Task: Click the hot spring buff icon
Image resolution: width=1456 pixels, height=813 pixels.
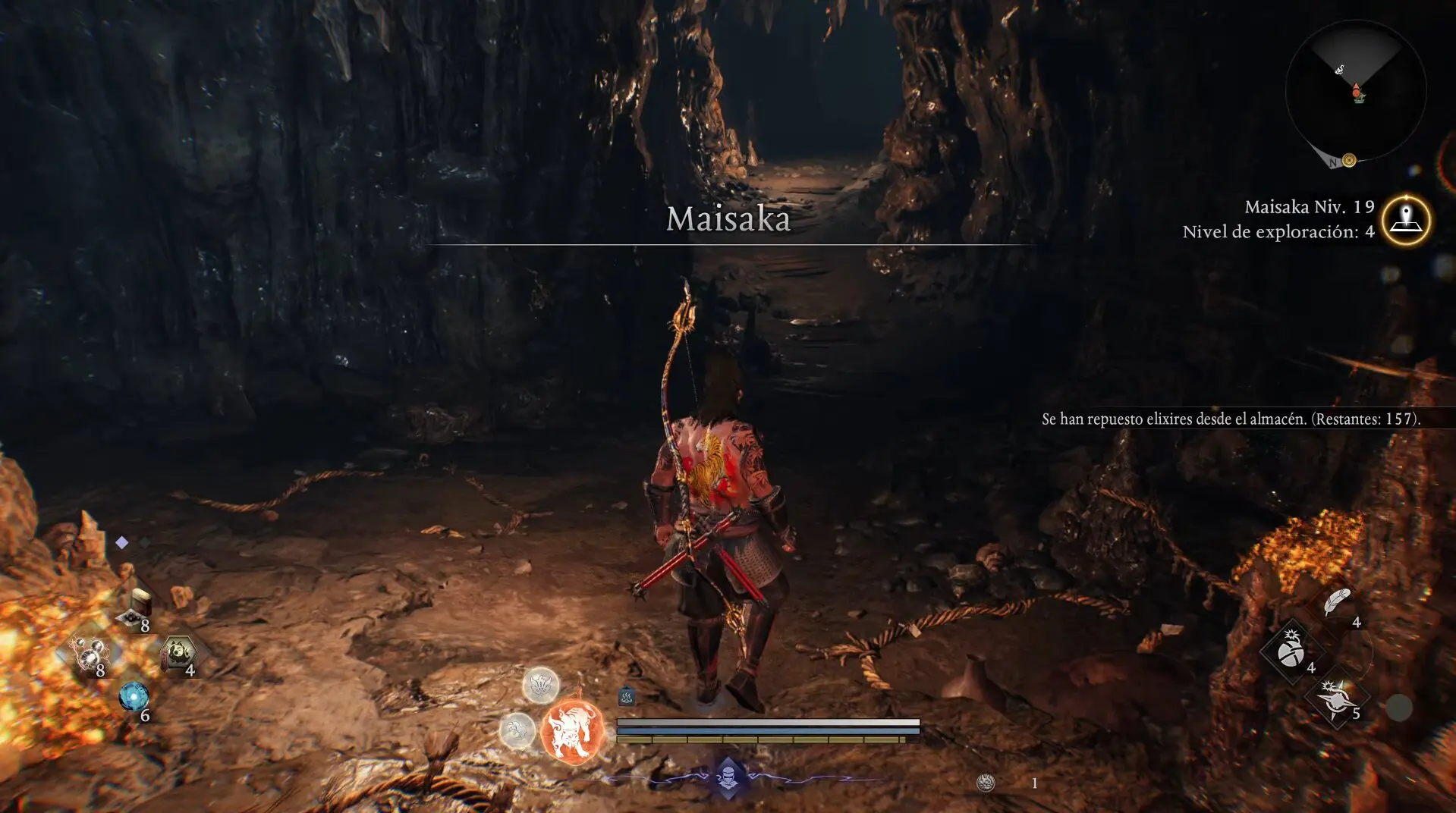Action: (x=627, y=696)
